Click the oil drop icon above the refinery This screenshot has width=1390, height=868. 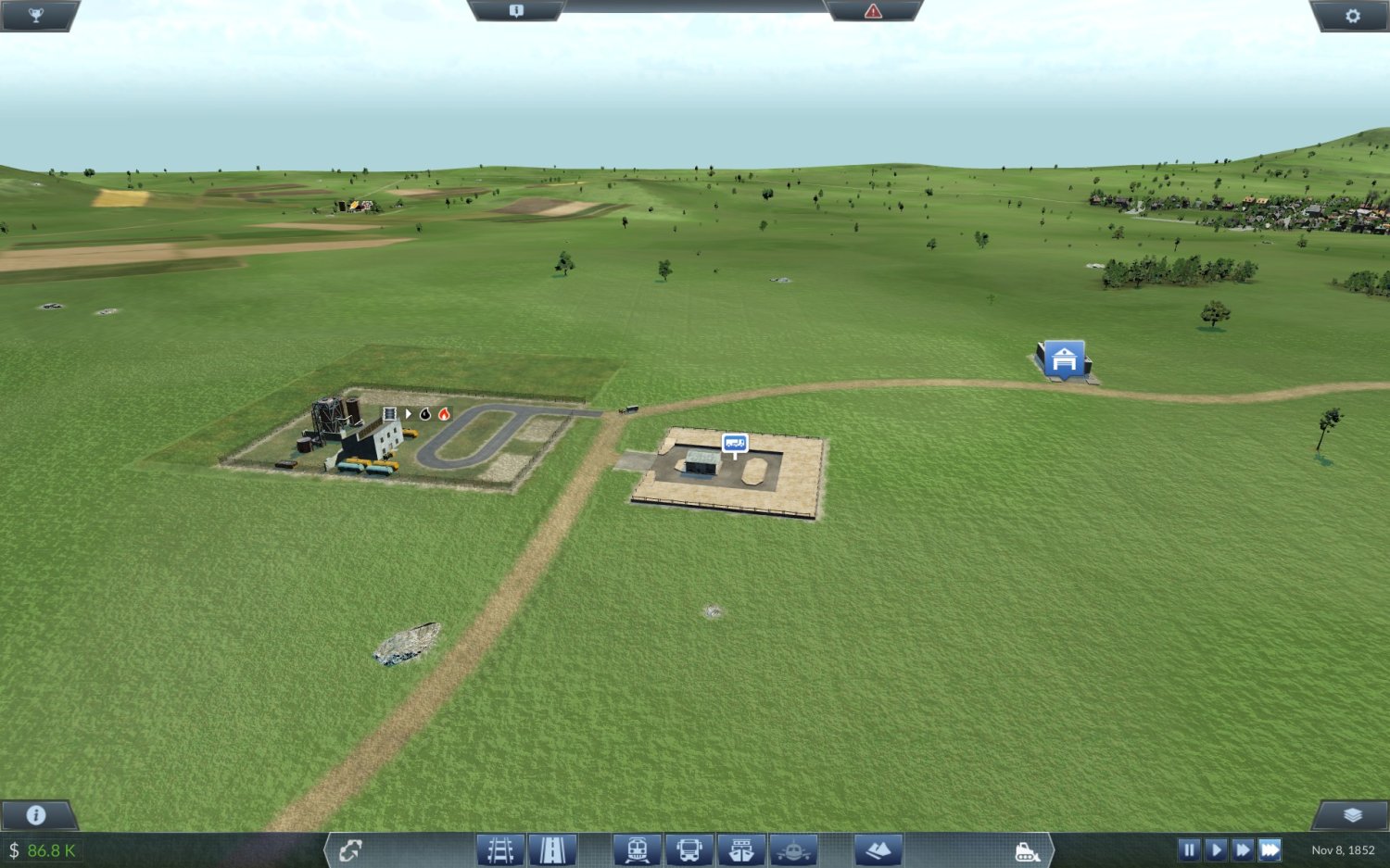[x=424, y=415]
